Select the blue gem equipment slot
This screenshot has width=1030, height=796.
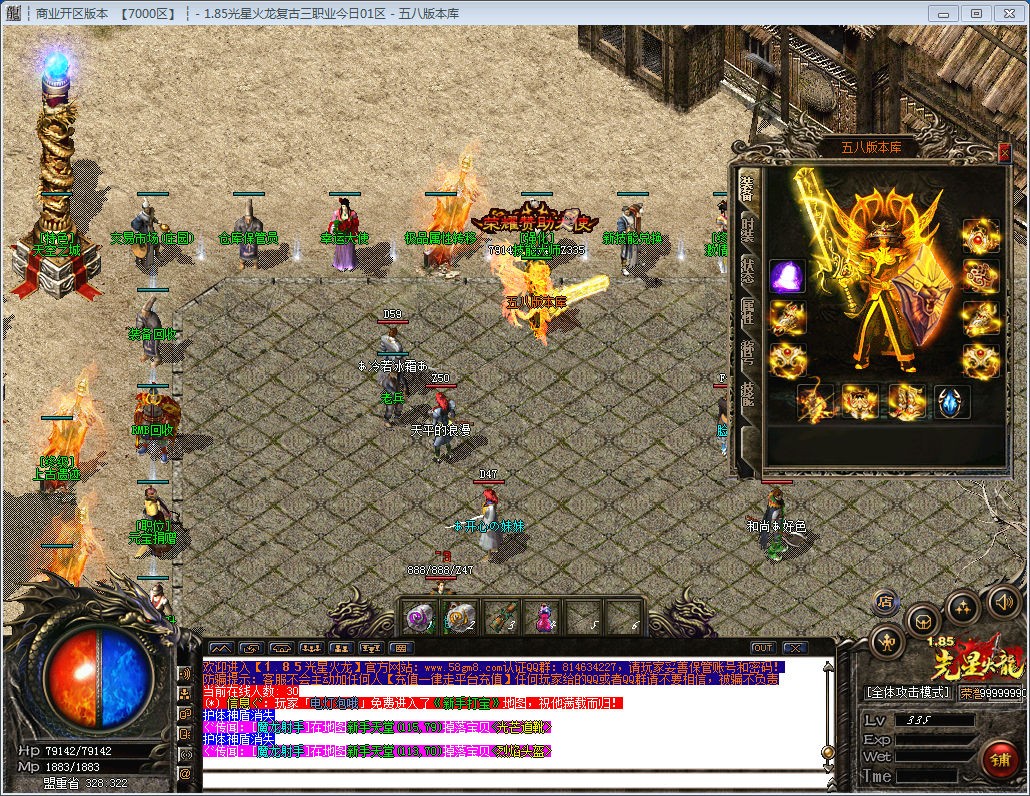952,402
